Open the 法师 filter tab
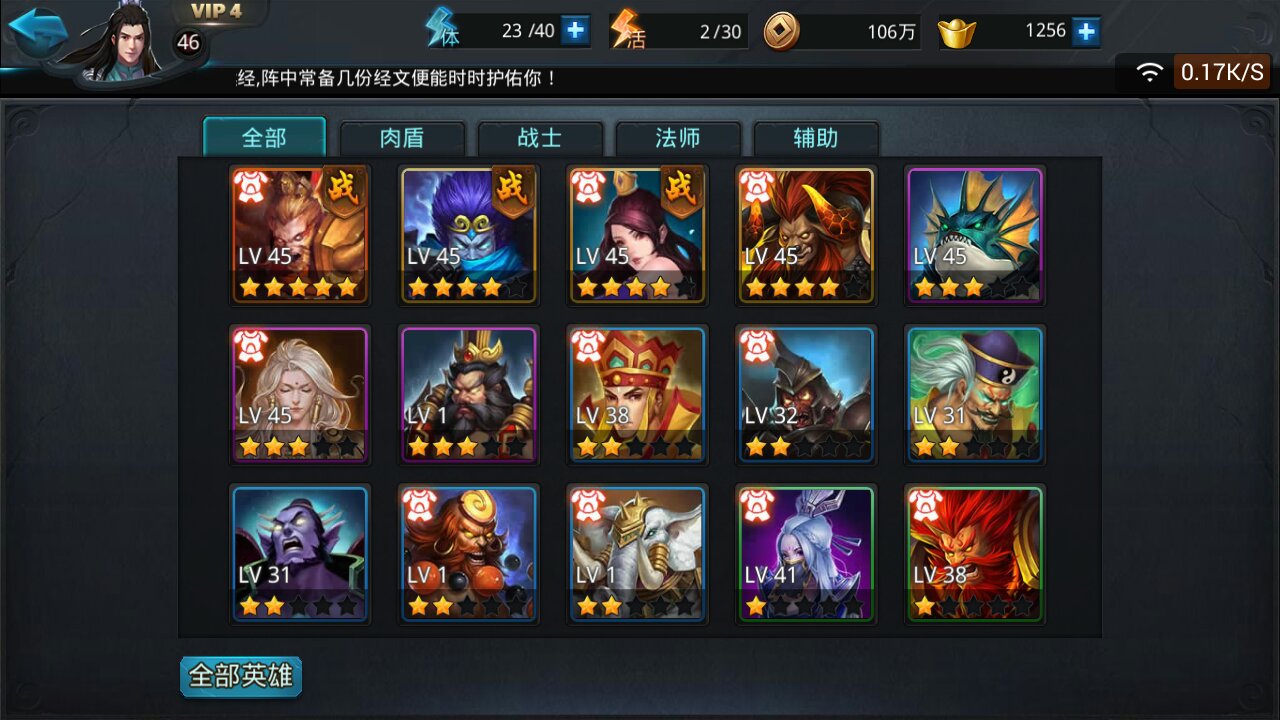 pos(678,138)
